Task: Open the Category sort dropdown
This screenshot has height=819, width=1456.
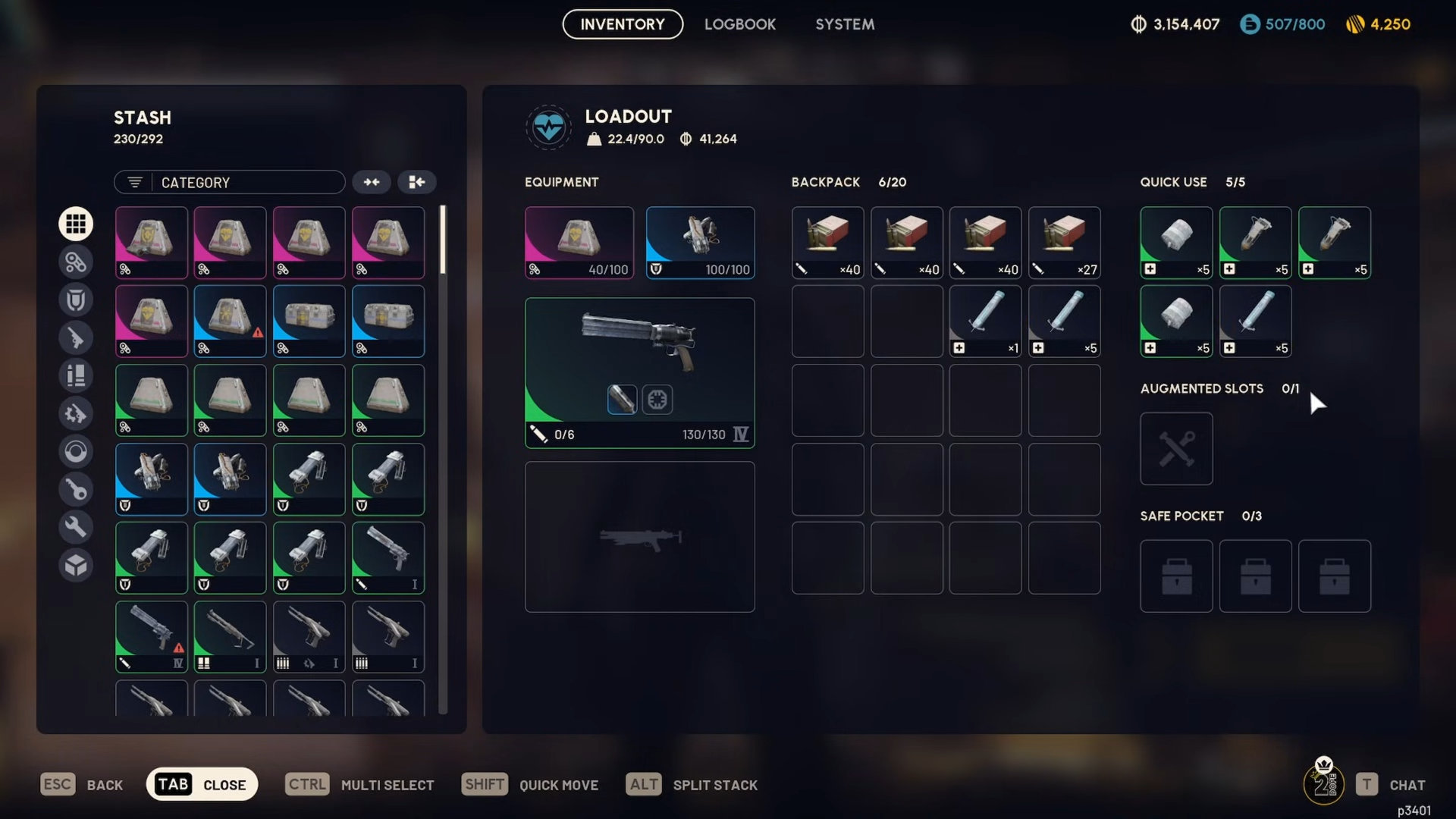Action: (230, 183)
